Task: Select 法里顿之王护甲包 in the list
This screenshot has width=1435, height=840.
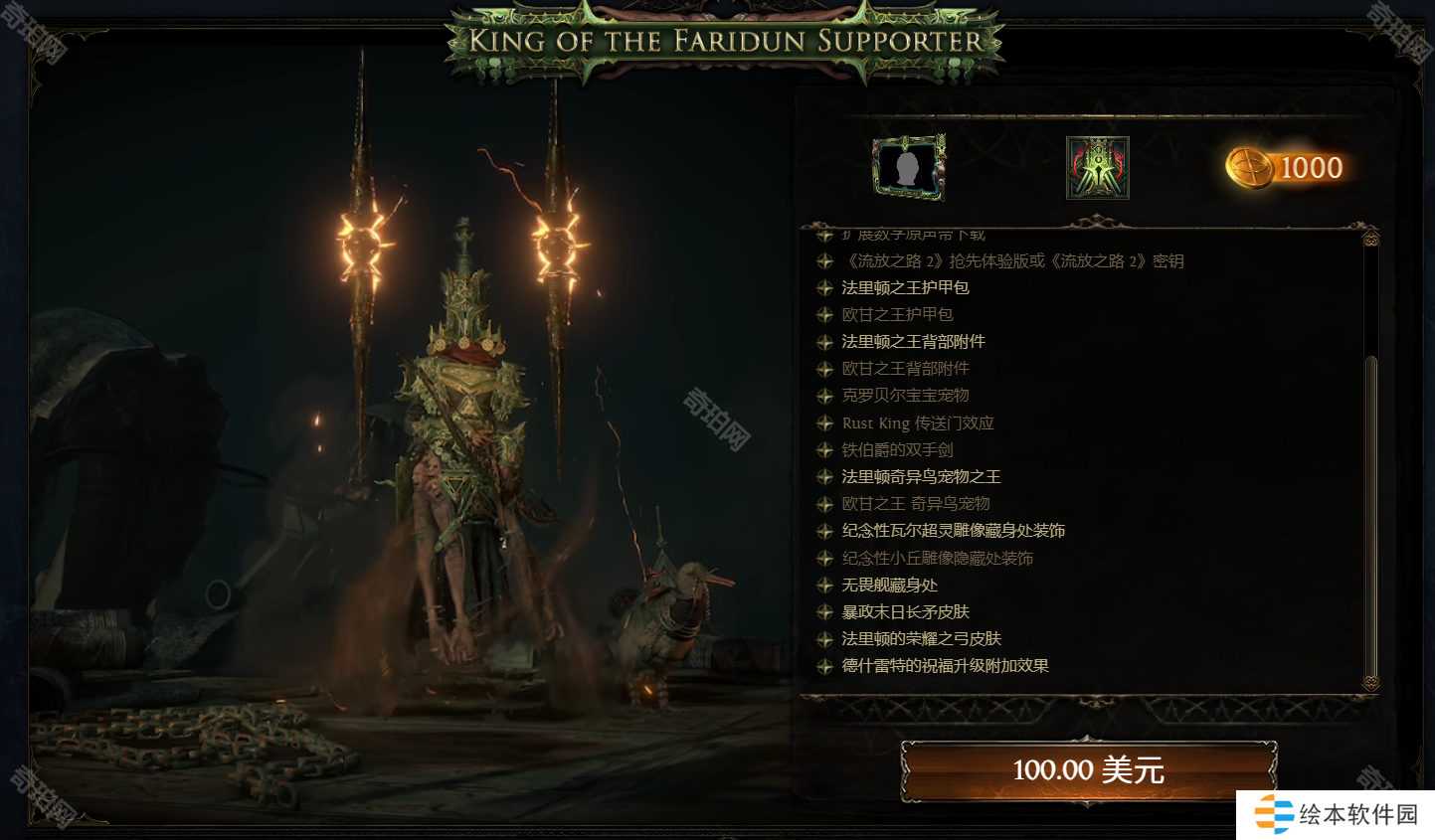Action: coord(905,288)
